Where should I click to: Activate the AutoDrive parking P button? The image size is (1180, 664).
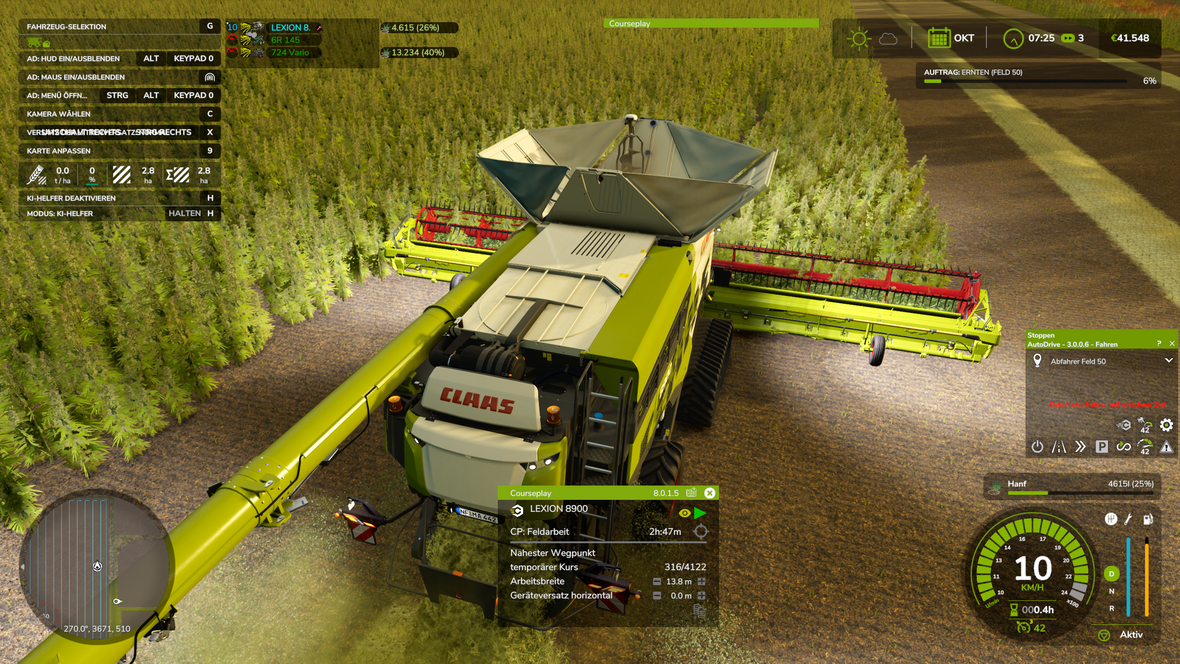(1102, 447)
